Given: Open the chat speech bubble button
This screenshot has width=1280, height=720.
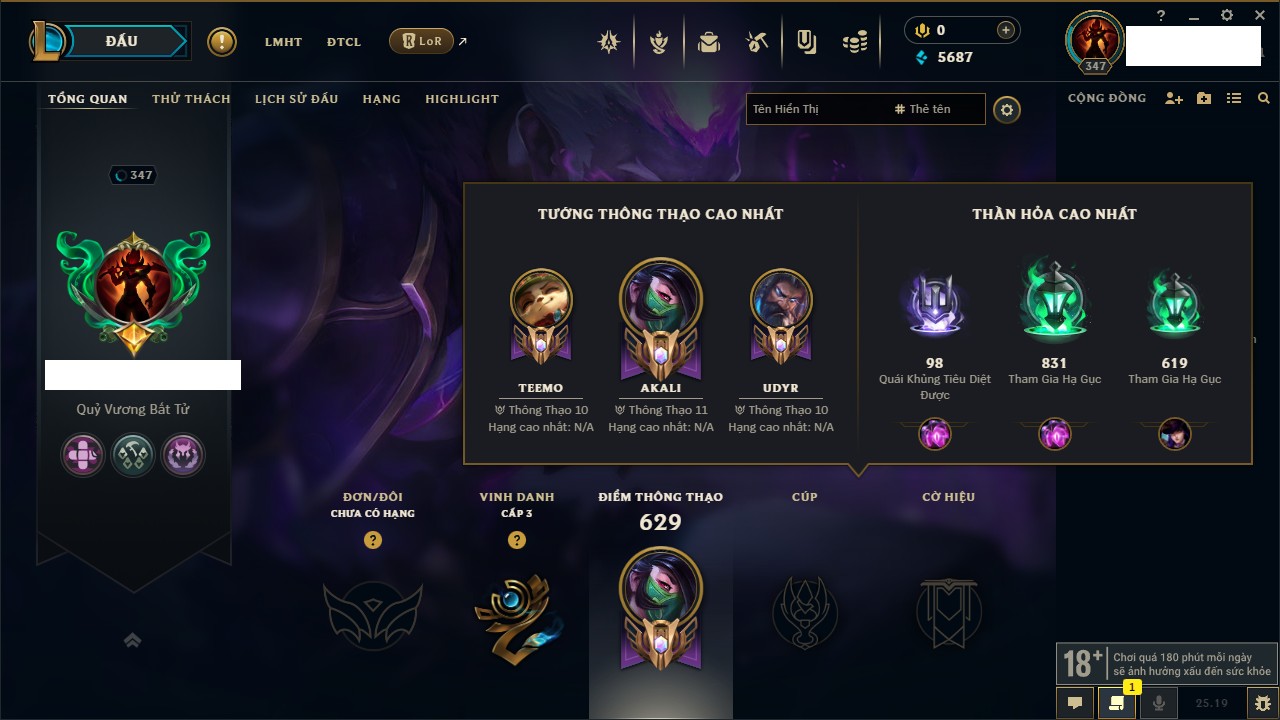Looking at the screenshot, I should 1075,703.
